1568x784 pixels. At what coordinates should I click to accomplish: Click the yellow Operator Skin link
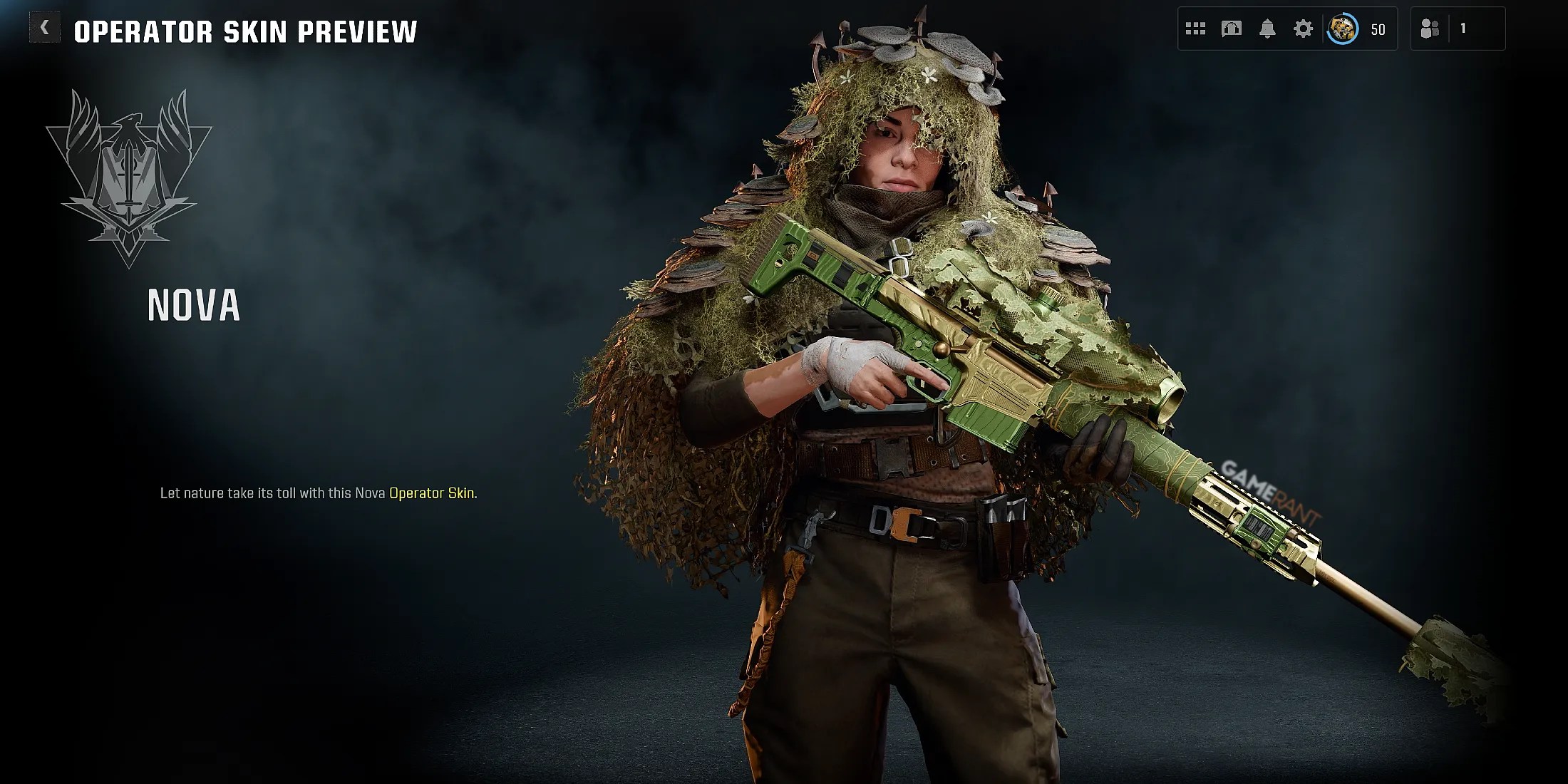coord(431,493)
